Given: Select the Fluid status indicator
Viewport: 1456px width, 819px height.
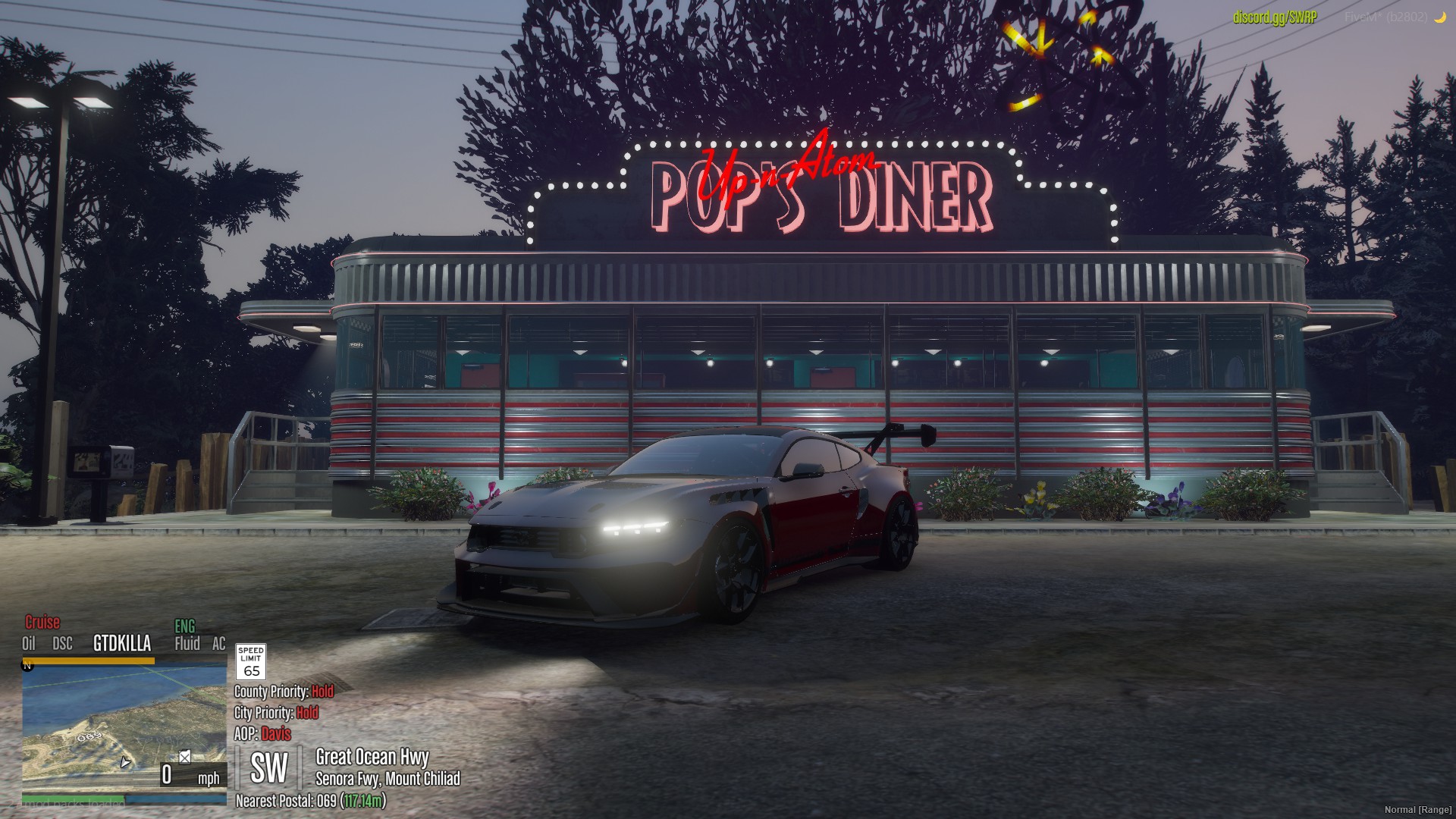Looking at the screenshot, I should point(187,644).
